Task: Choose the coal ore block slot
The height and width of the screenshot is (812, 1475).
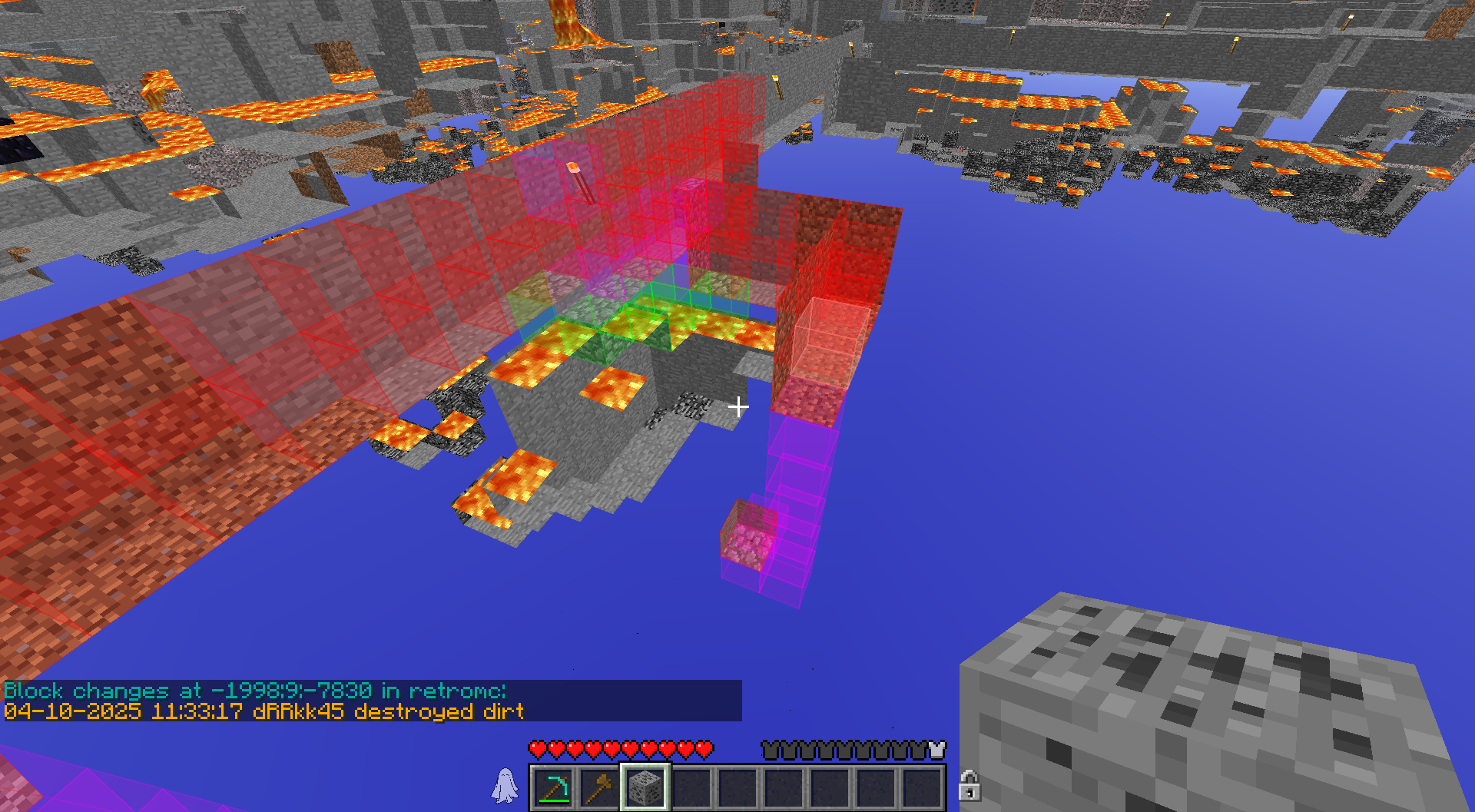Action: (x=645, y=787)
